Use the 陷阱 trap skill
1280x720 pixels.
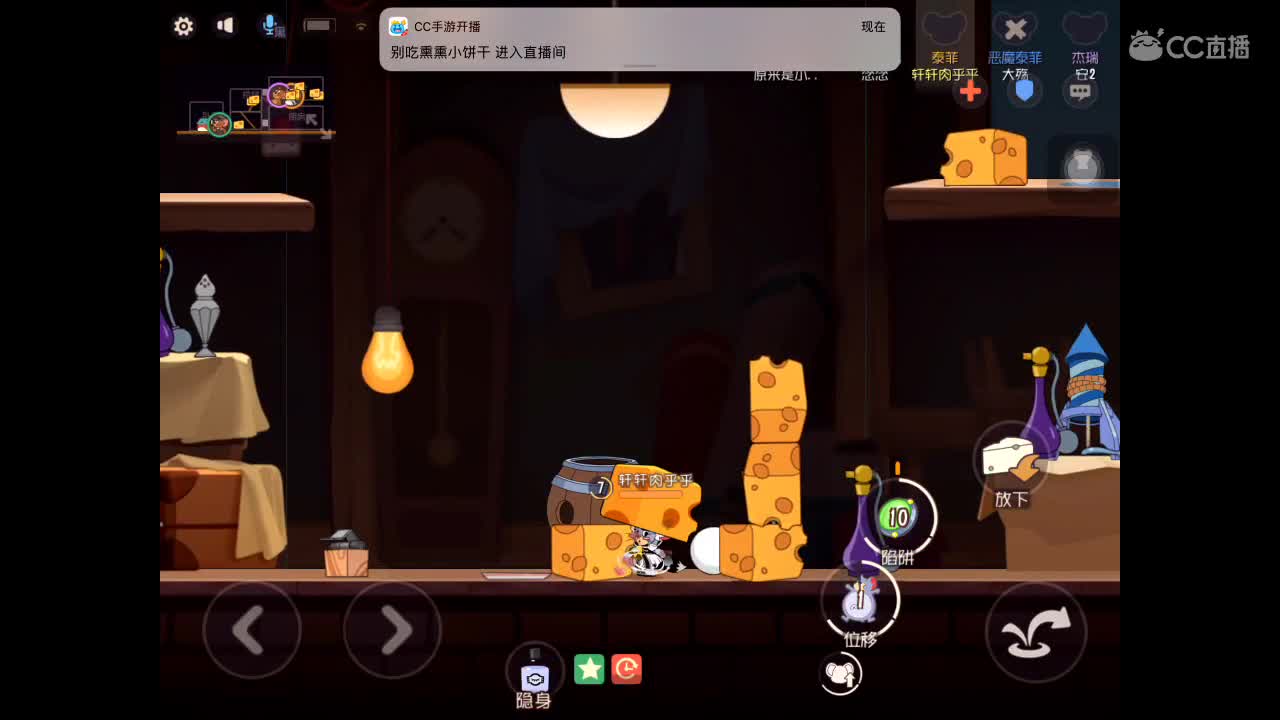coord(898,518)
